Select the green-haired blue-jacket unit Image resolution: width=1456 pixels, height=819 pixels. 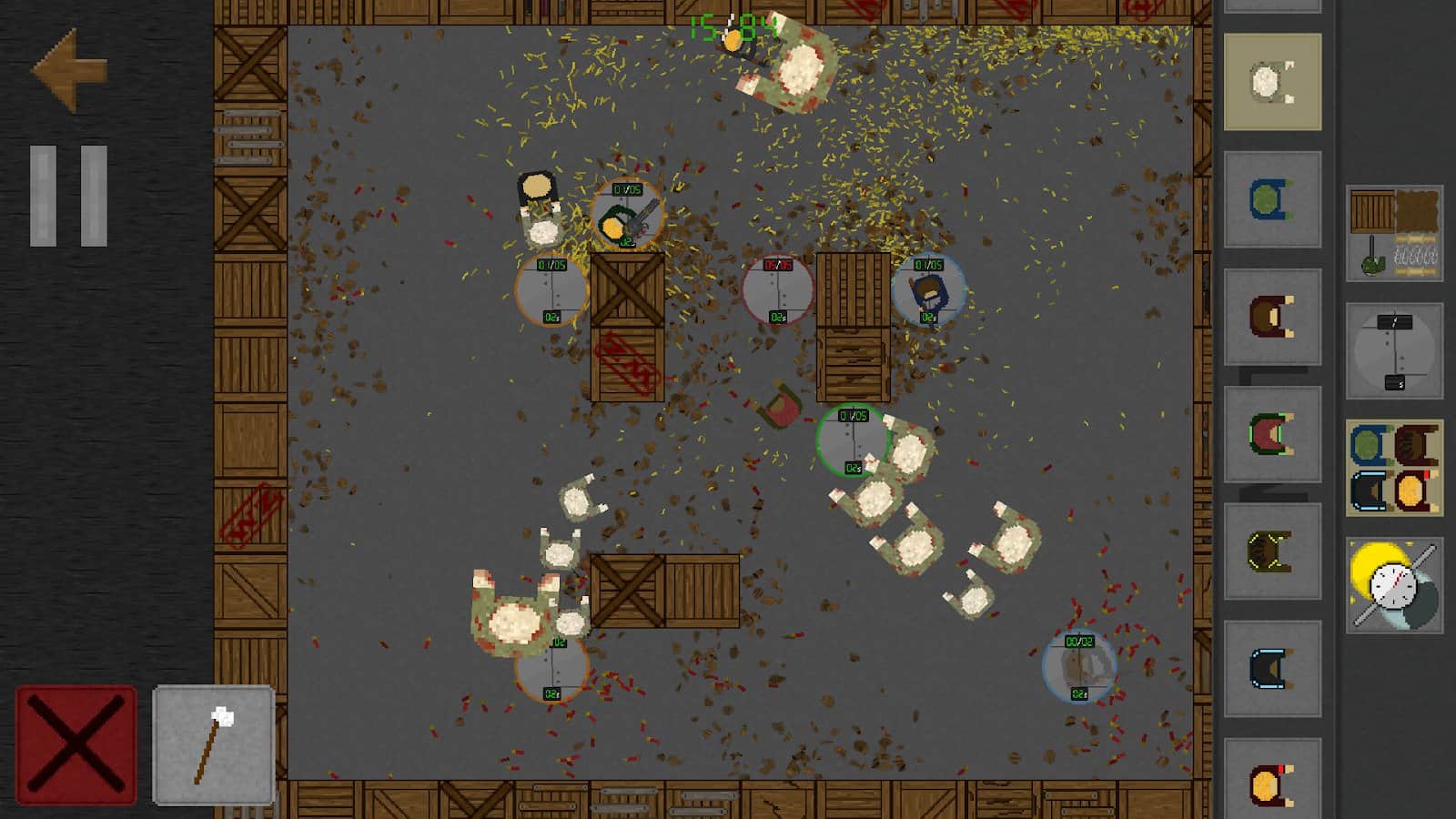click(x=1272, y=199)
